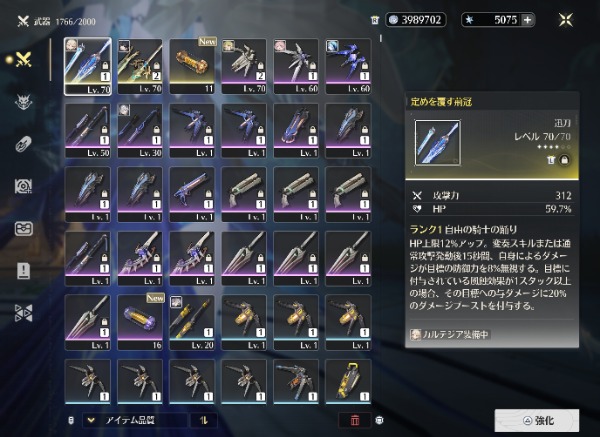Open the pill-shaped materials tab

24,143
